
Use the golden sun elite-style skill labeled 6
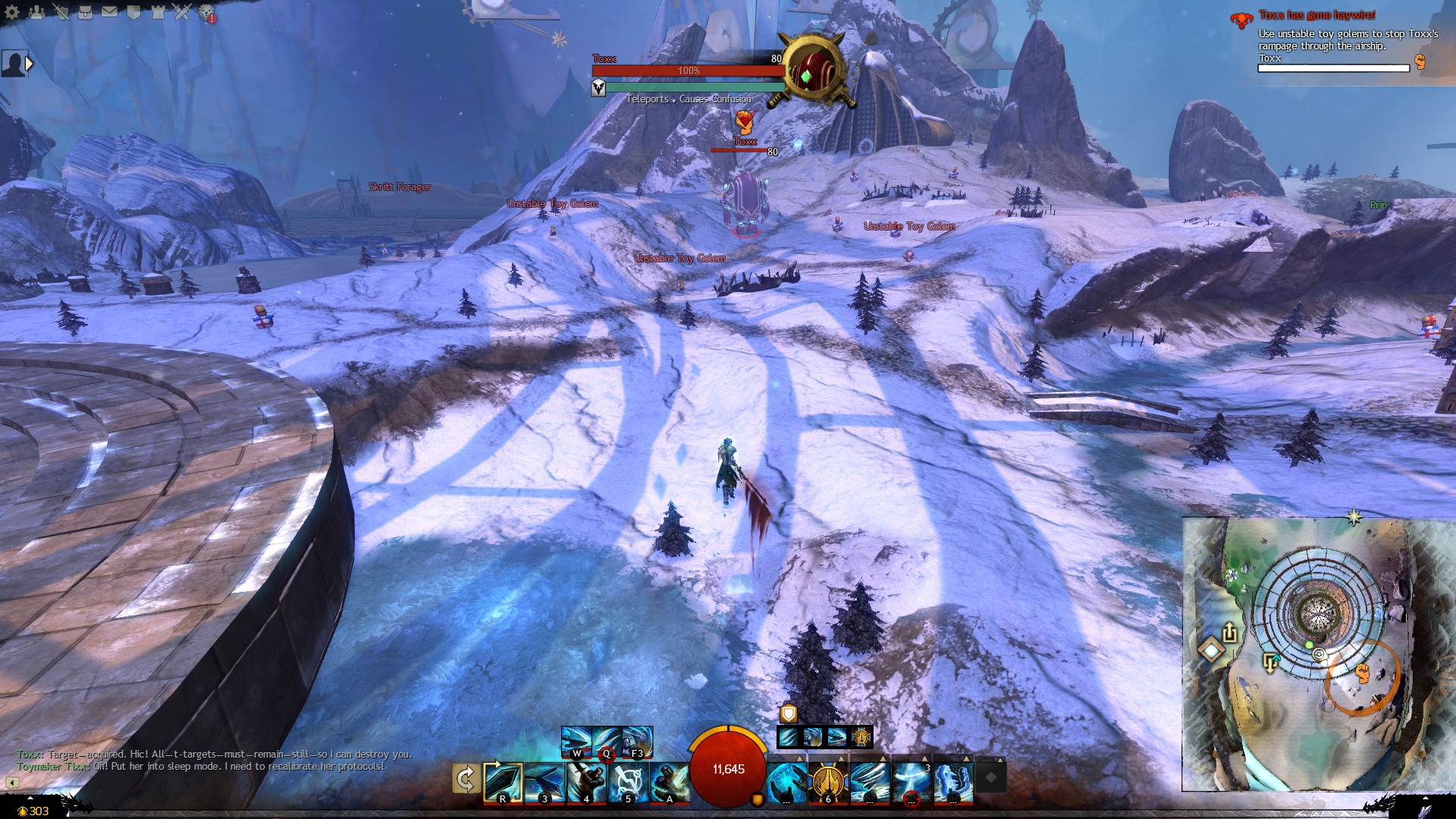827,782
